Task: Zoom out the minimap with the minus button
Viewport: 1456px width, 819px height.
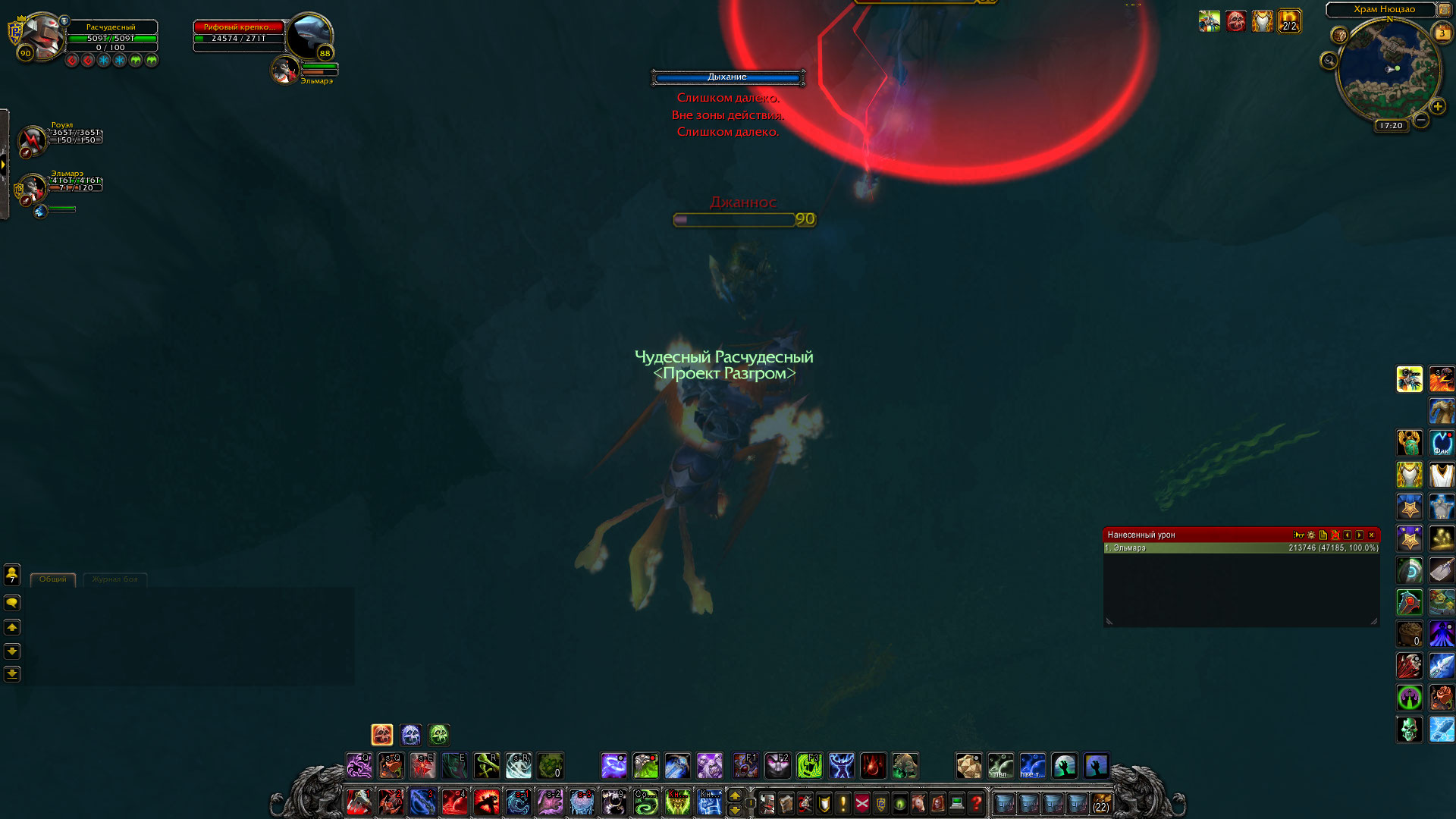Action: (x=1421, y=120)
